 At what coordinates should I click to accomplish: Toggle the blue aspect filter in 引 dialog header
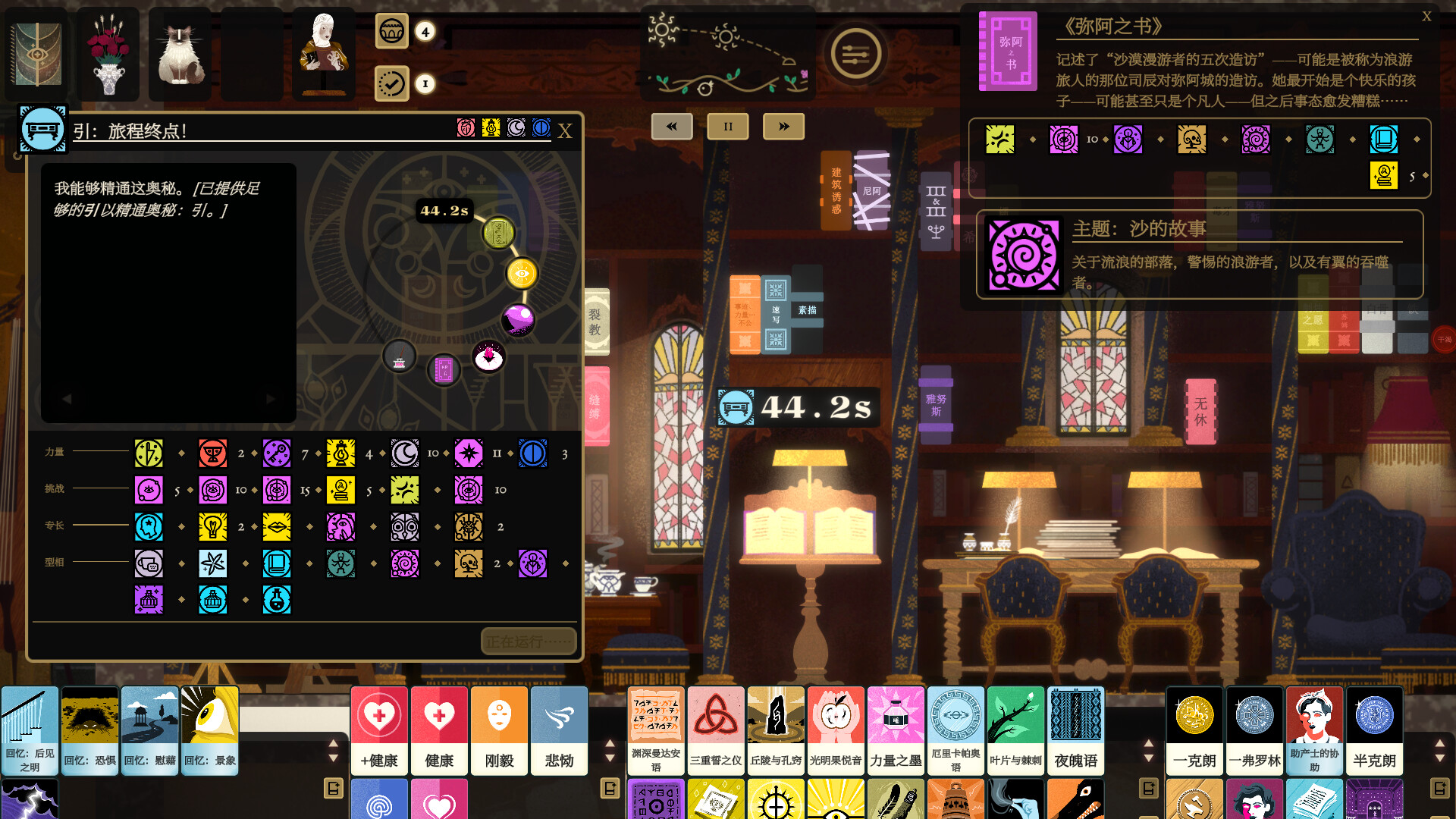tap(540, 129)
